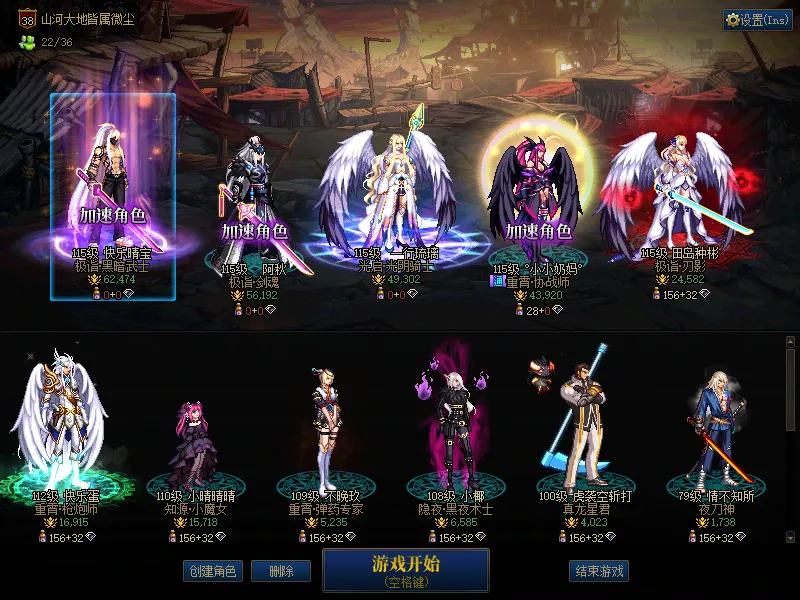Image resolution: width=800 pixels, height=600 pixels.
Task: Open the 设置 settings menu
Action: click(x=757, y=20)
